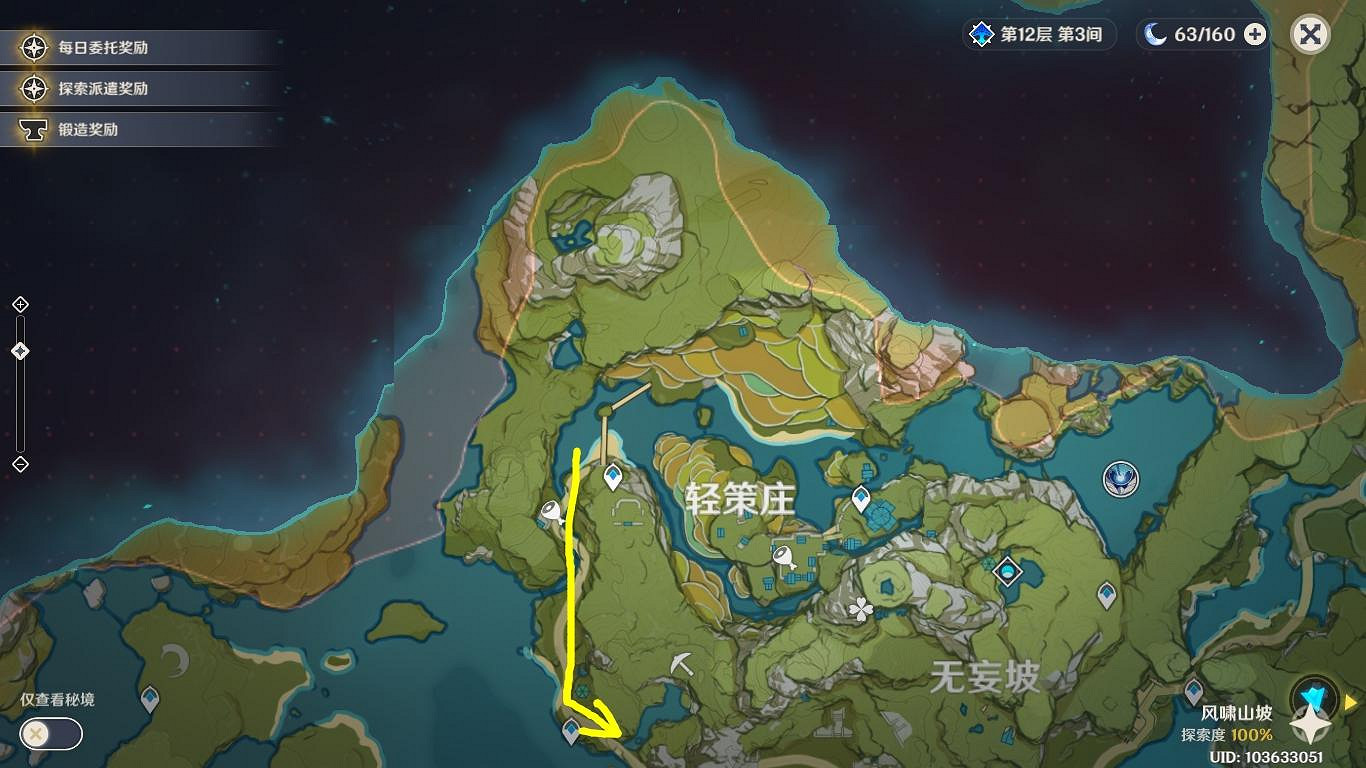Click the 第12层 第3间 abyss badge
This screenshot has width=1366, height=768.
click(x=1037, y=34)
